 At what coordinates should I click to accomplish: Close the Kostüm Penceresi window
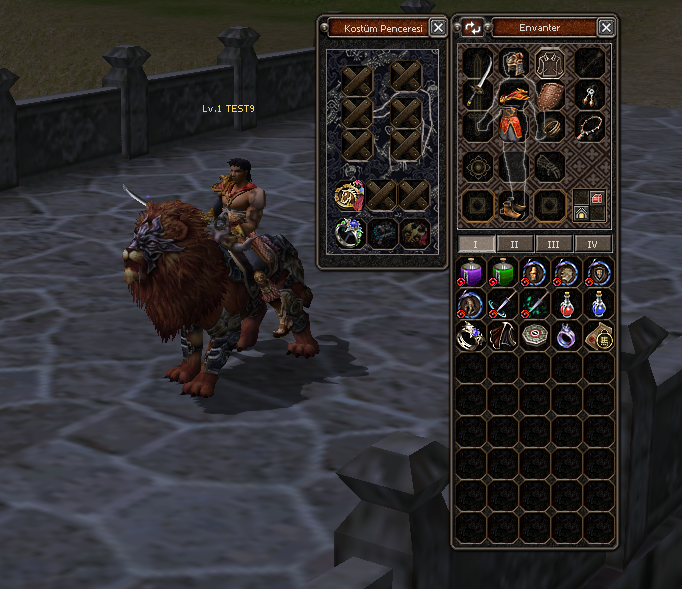click(x=438, y=28)
